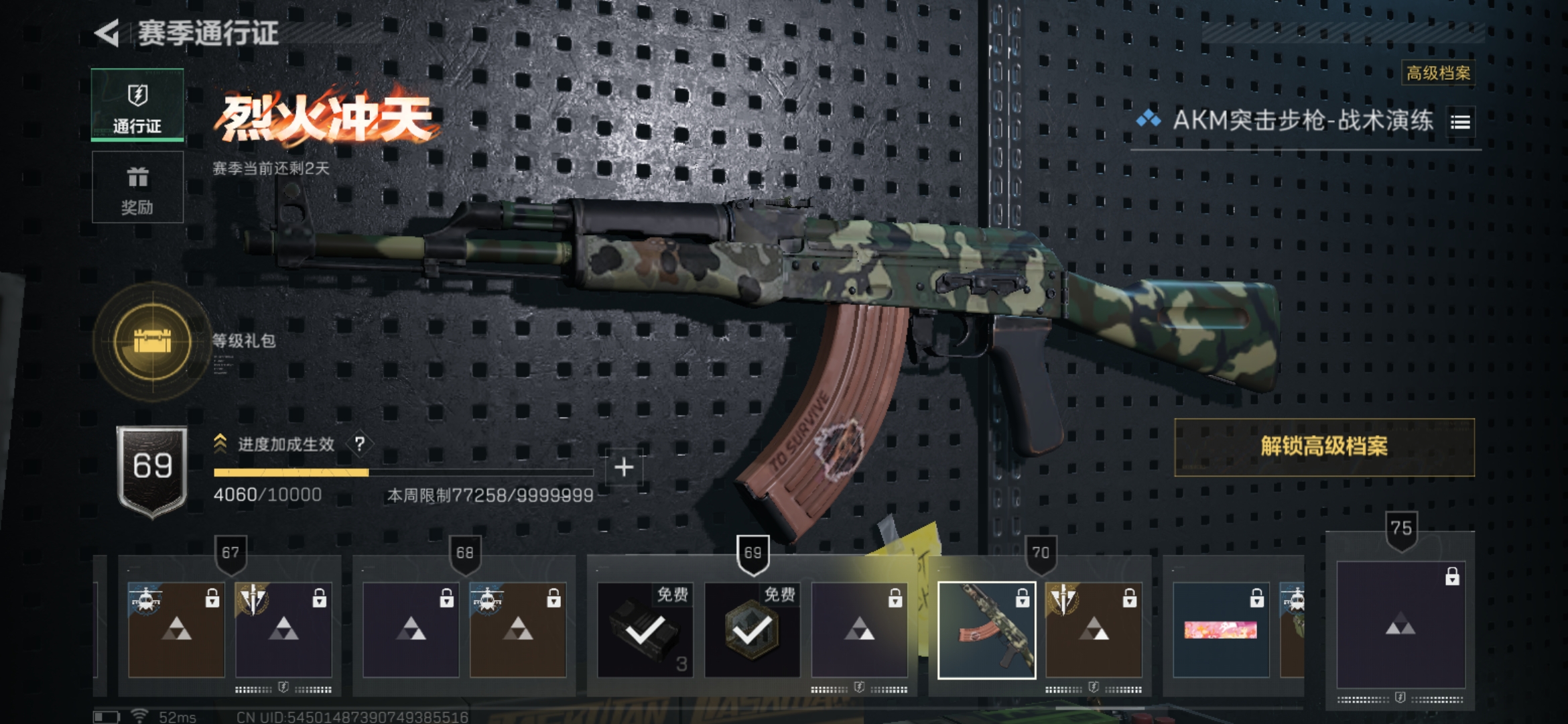Show the 进度加成生效 question mark help

pos(360,444)
